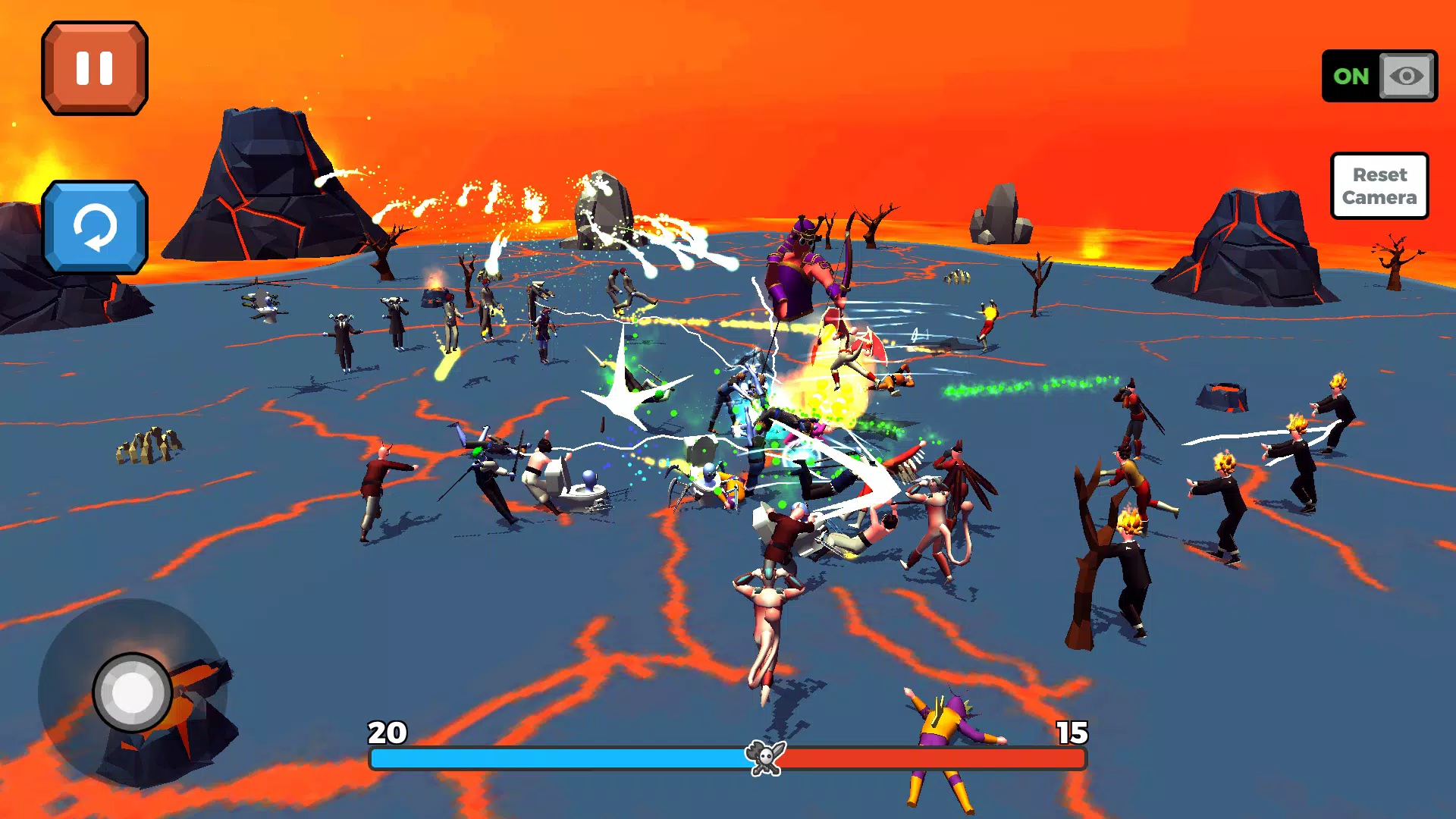
Task: Click the blue team counter showing 20
Action: click(387, 733)
